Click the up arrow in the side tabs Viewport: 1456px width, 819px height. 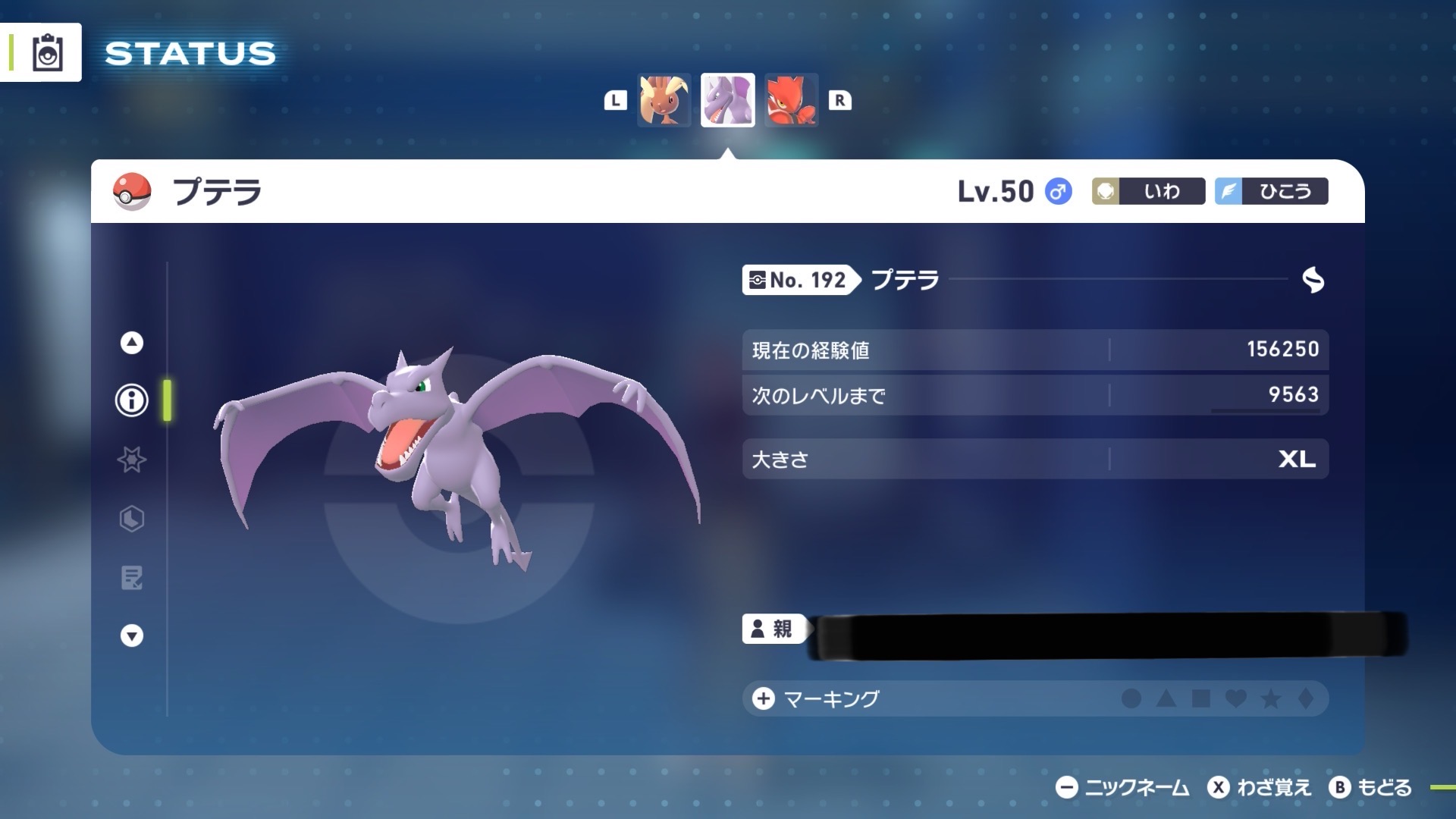tap(132, 343)
